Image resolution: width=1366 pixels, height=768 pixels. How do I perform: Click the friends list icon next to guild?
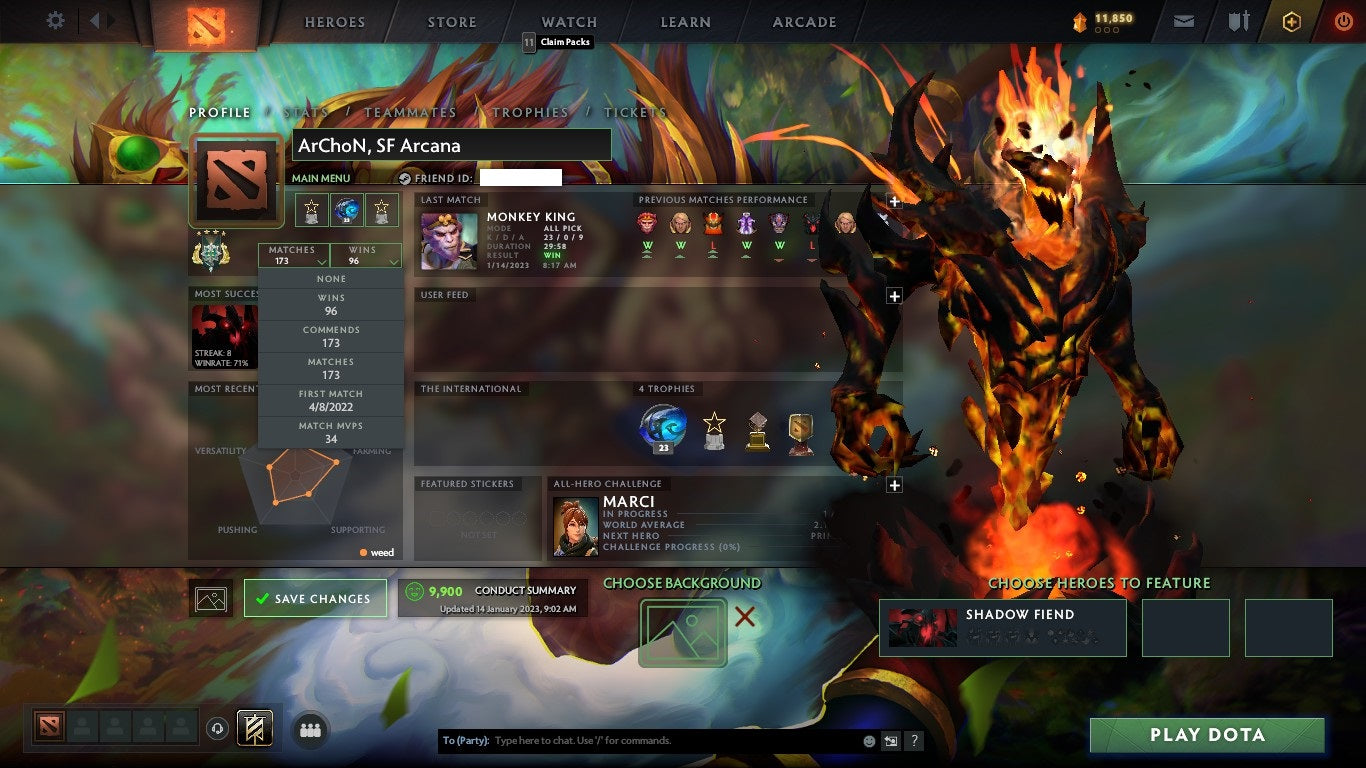coord(309,730)
